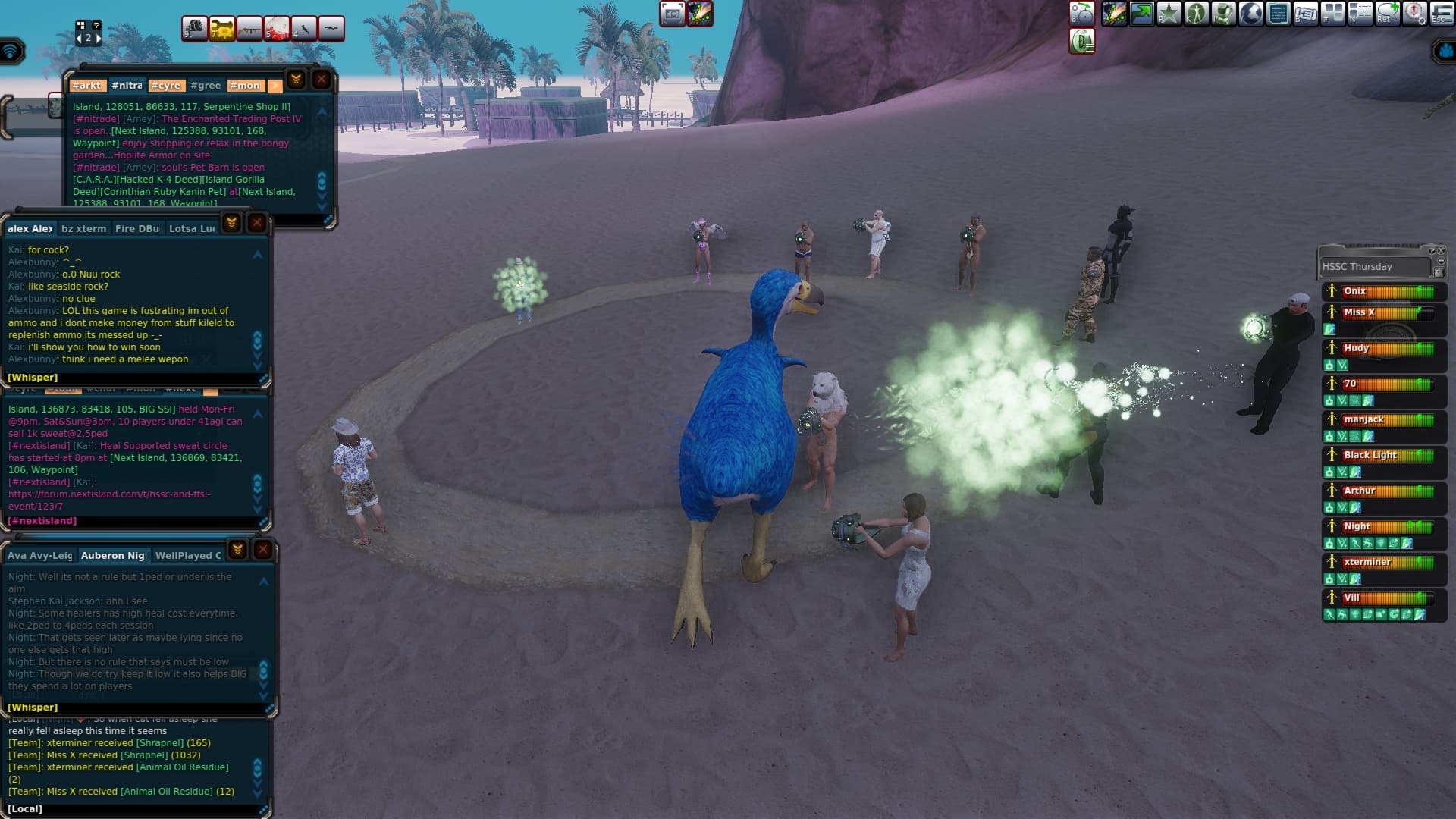This screenshot has width=1456, height=819.
Task: Close the Auberon whisper chat window
Action: (262, 549)
